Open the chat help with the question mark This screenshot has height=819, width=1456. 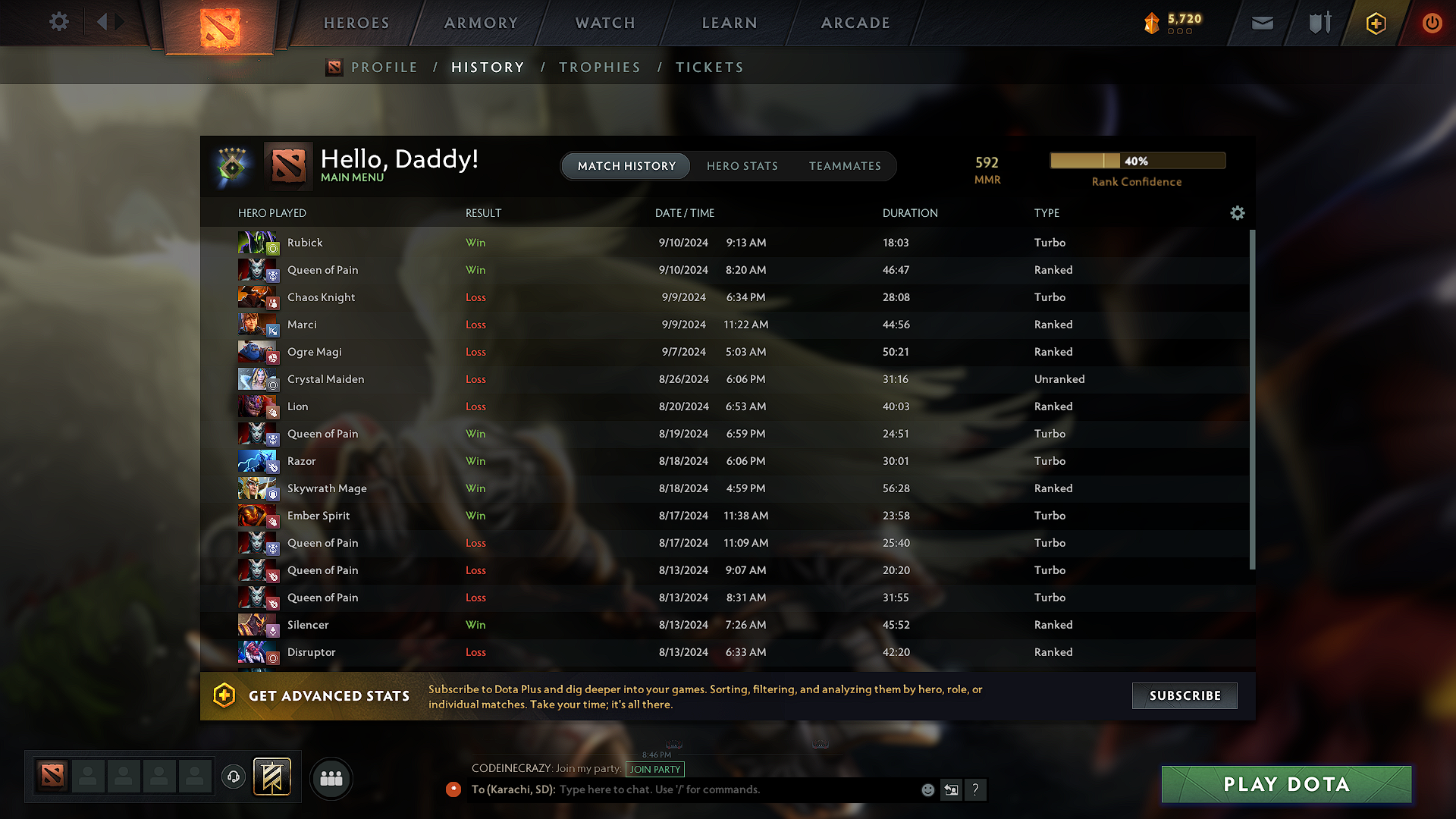click(x=976, y=789)
